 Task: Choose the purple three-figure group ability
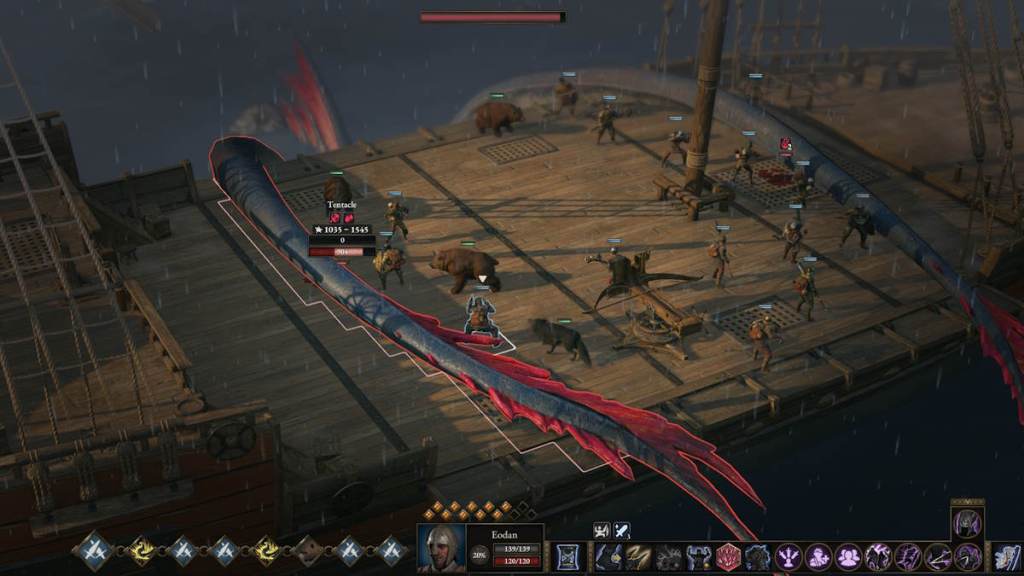coord(848,557)
